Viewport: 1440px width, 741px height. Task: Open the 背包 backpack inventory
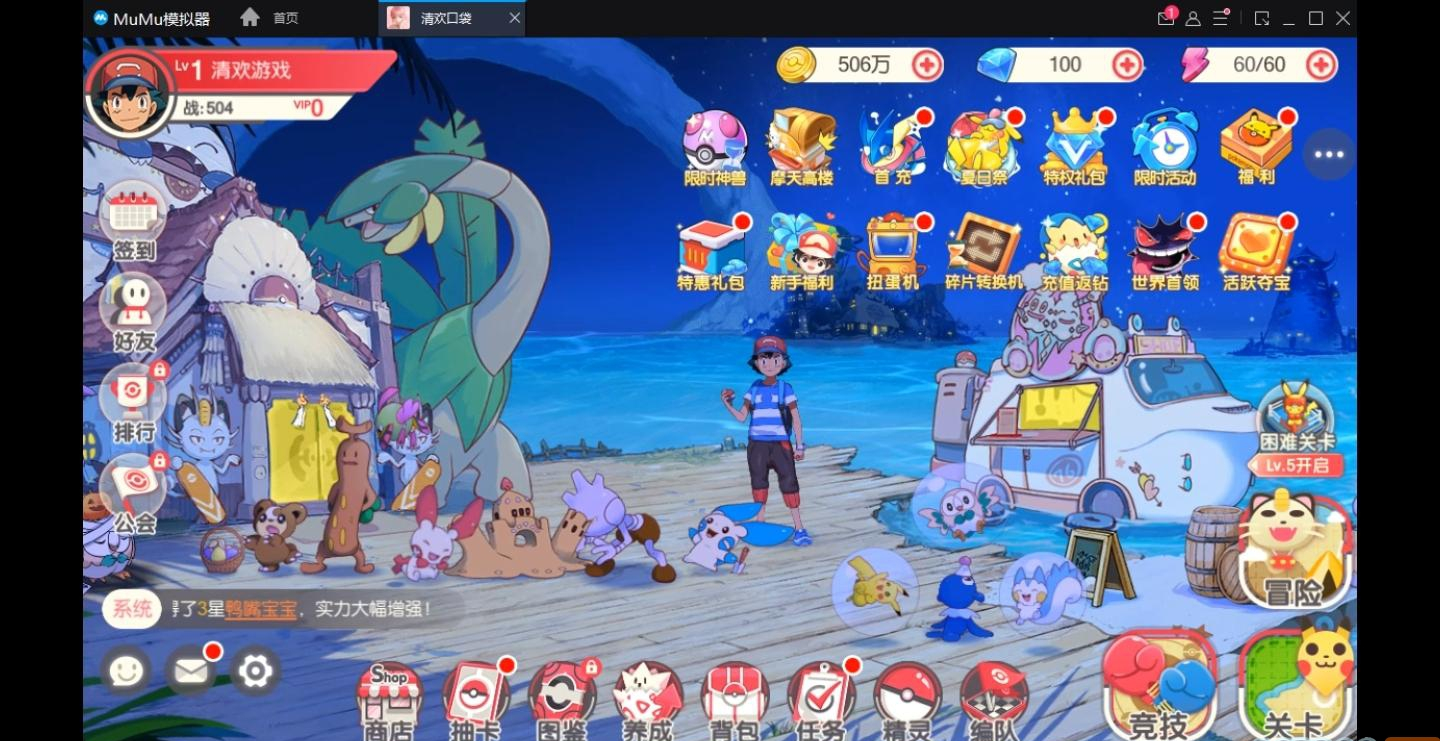click(734, 699)
